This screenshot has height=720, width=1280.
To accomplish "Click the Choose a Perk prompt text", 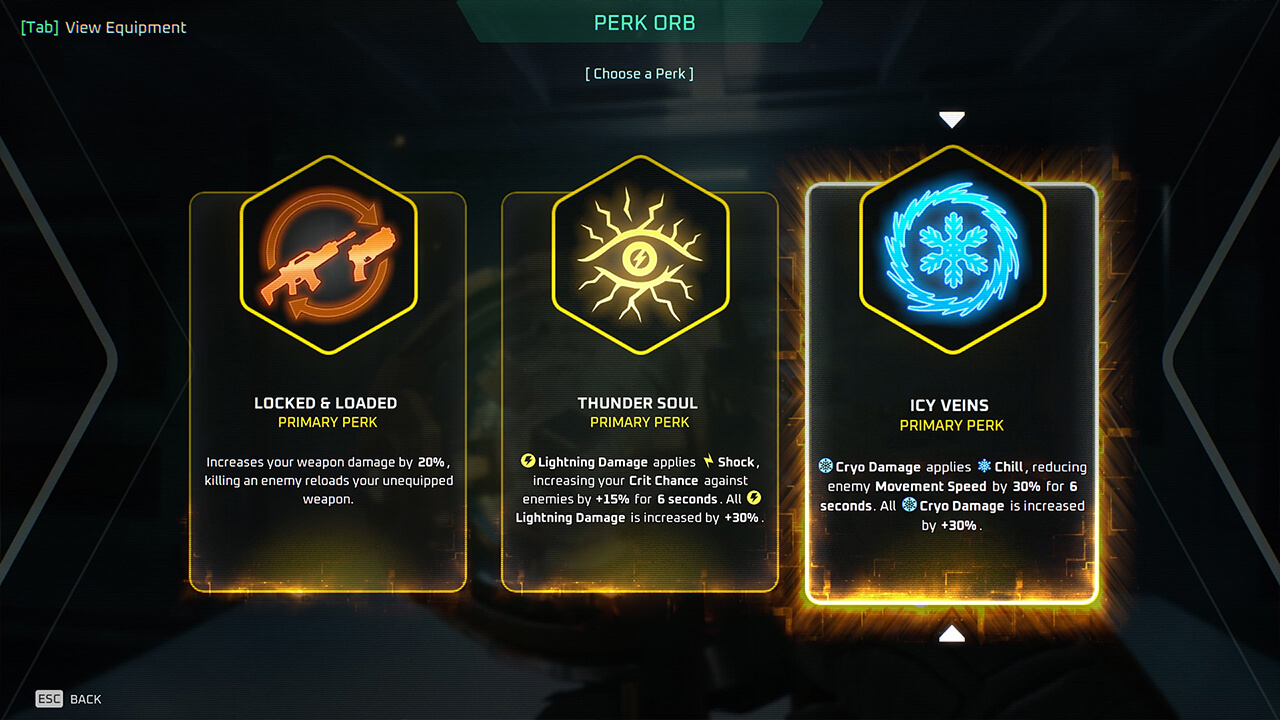I will pos(639,73).
